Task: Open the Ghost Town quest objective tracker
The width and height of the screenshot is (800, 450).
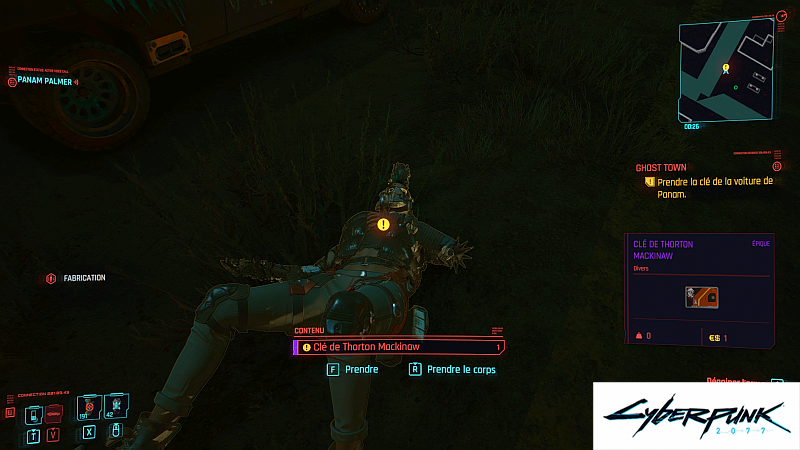Action: 708,182
